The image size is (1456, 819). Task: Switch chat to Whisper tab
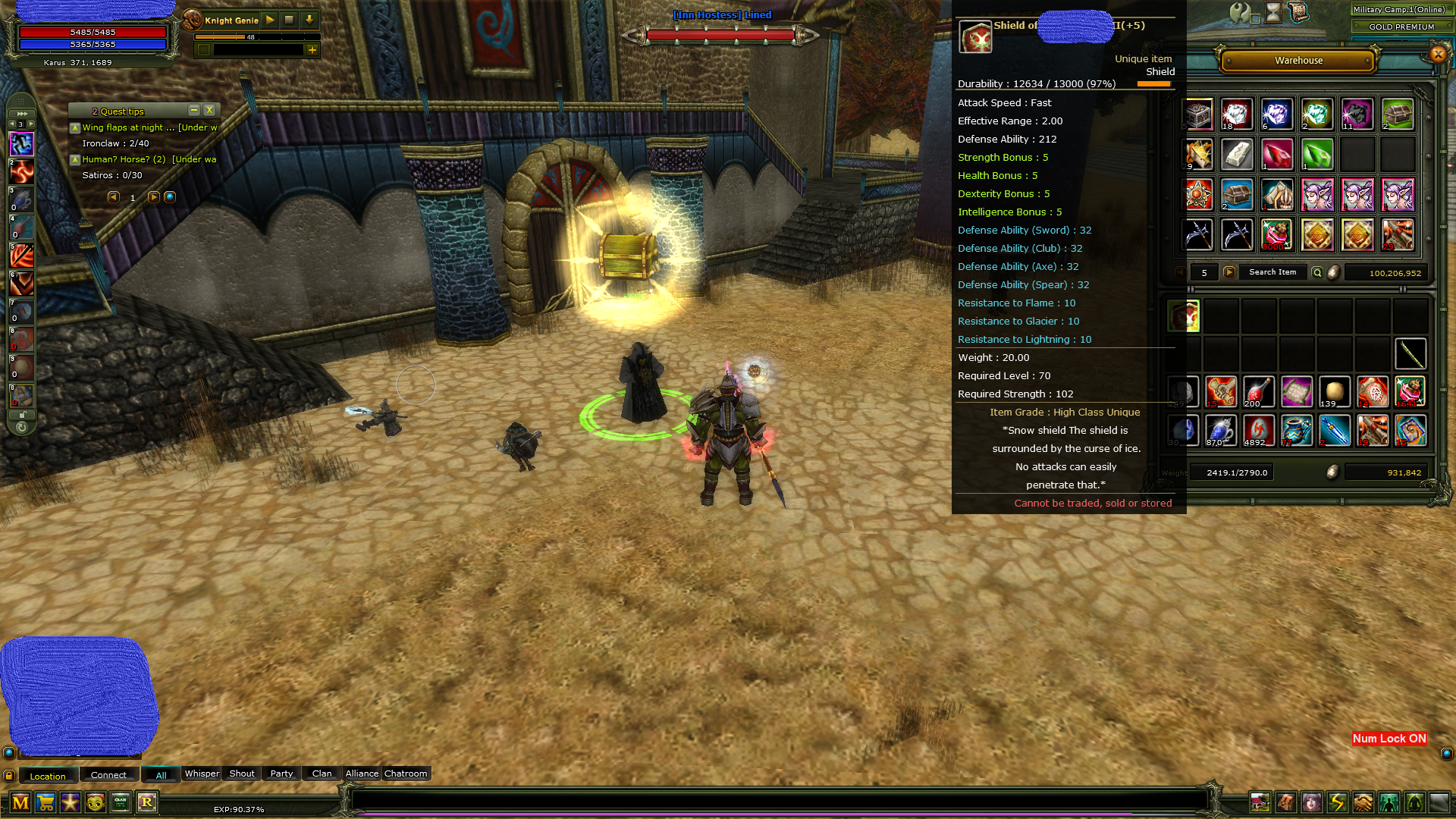(x=202, y=773)
